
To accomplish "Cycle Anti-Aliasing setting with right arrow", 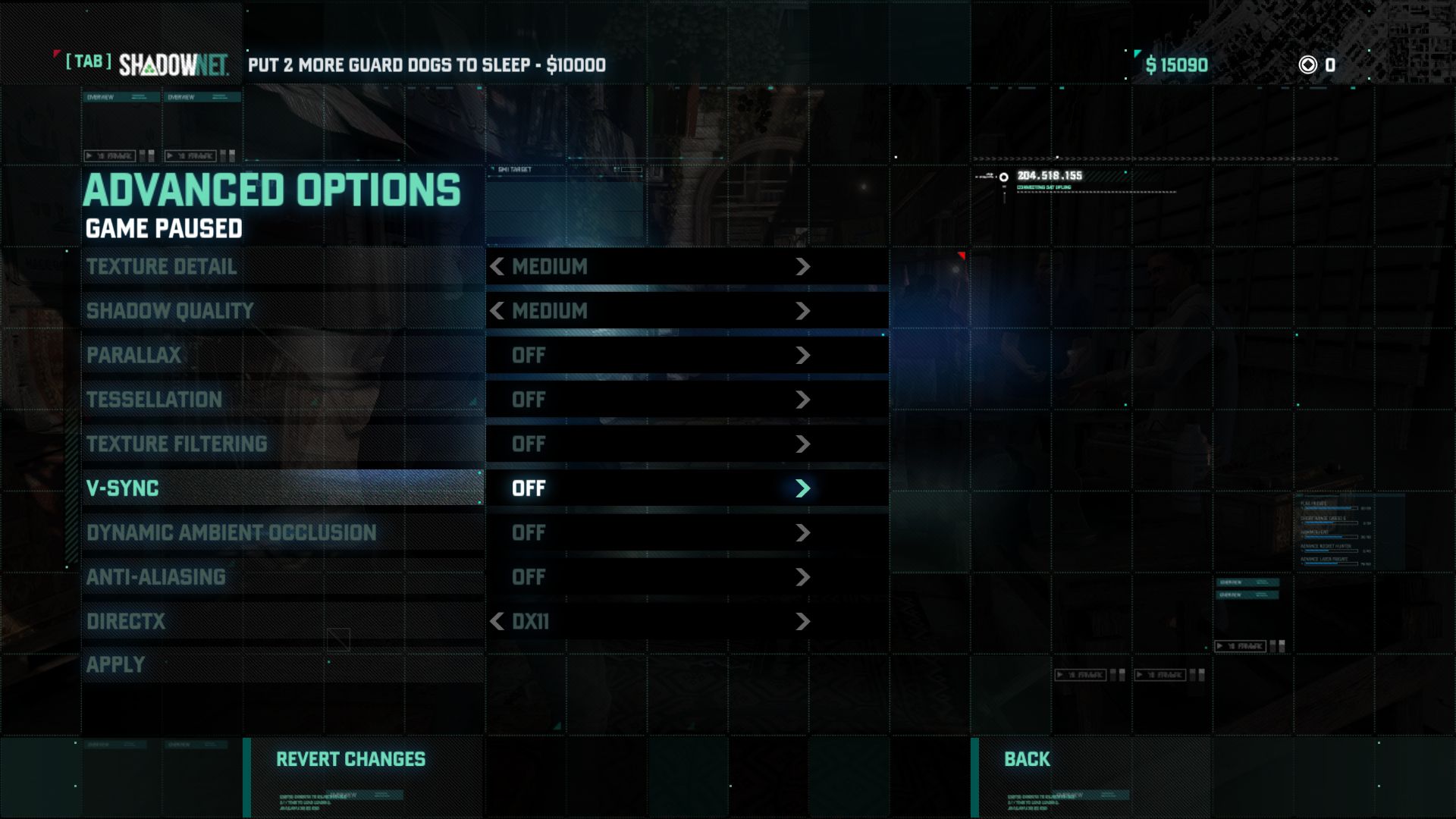I will (803, 577).
